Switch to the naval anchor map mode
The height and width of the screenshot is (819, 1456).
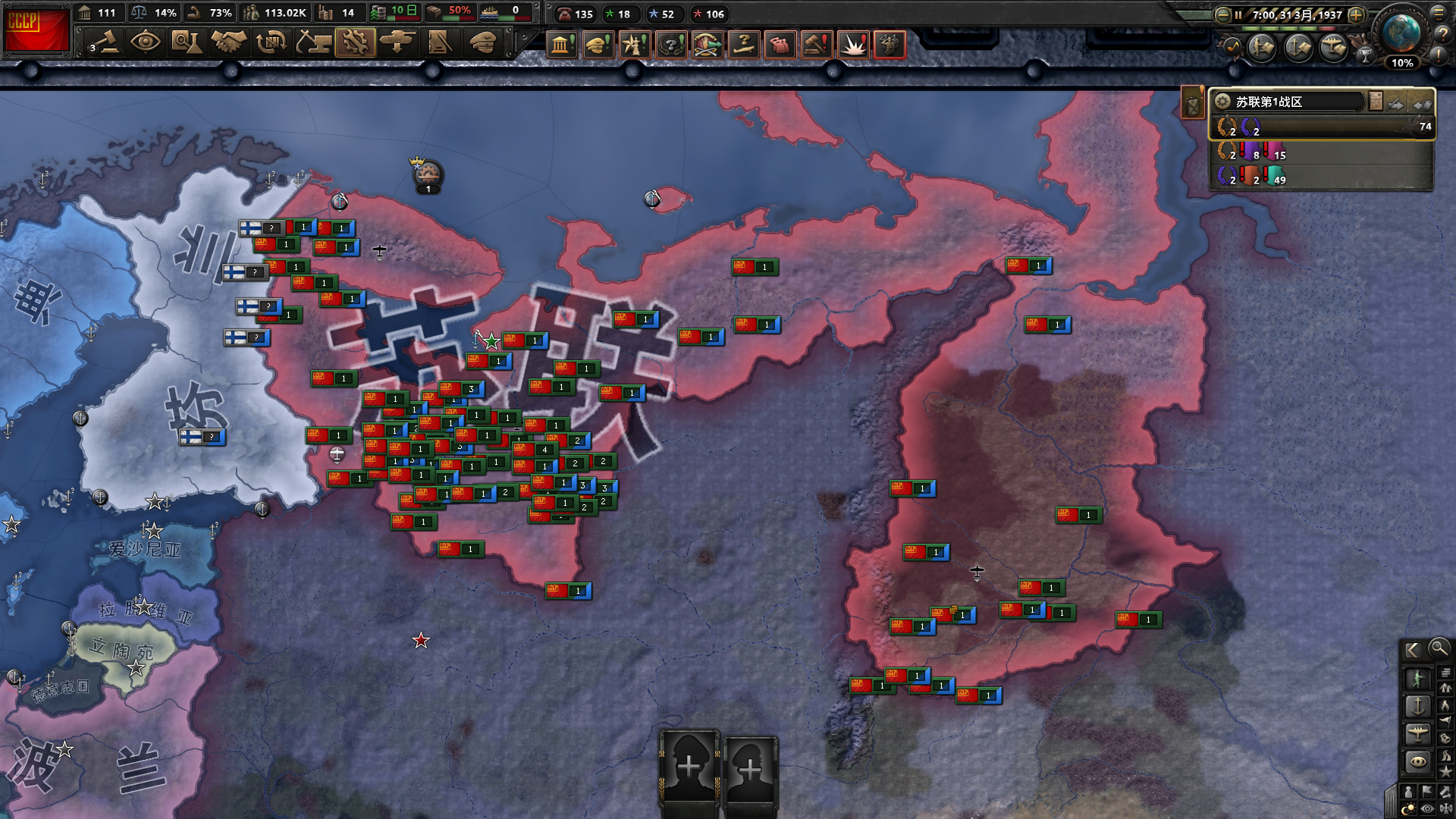[1417, 706]
